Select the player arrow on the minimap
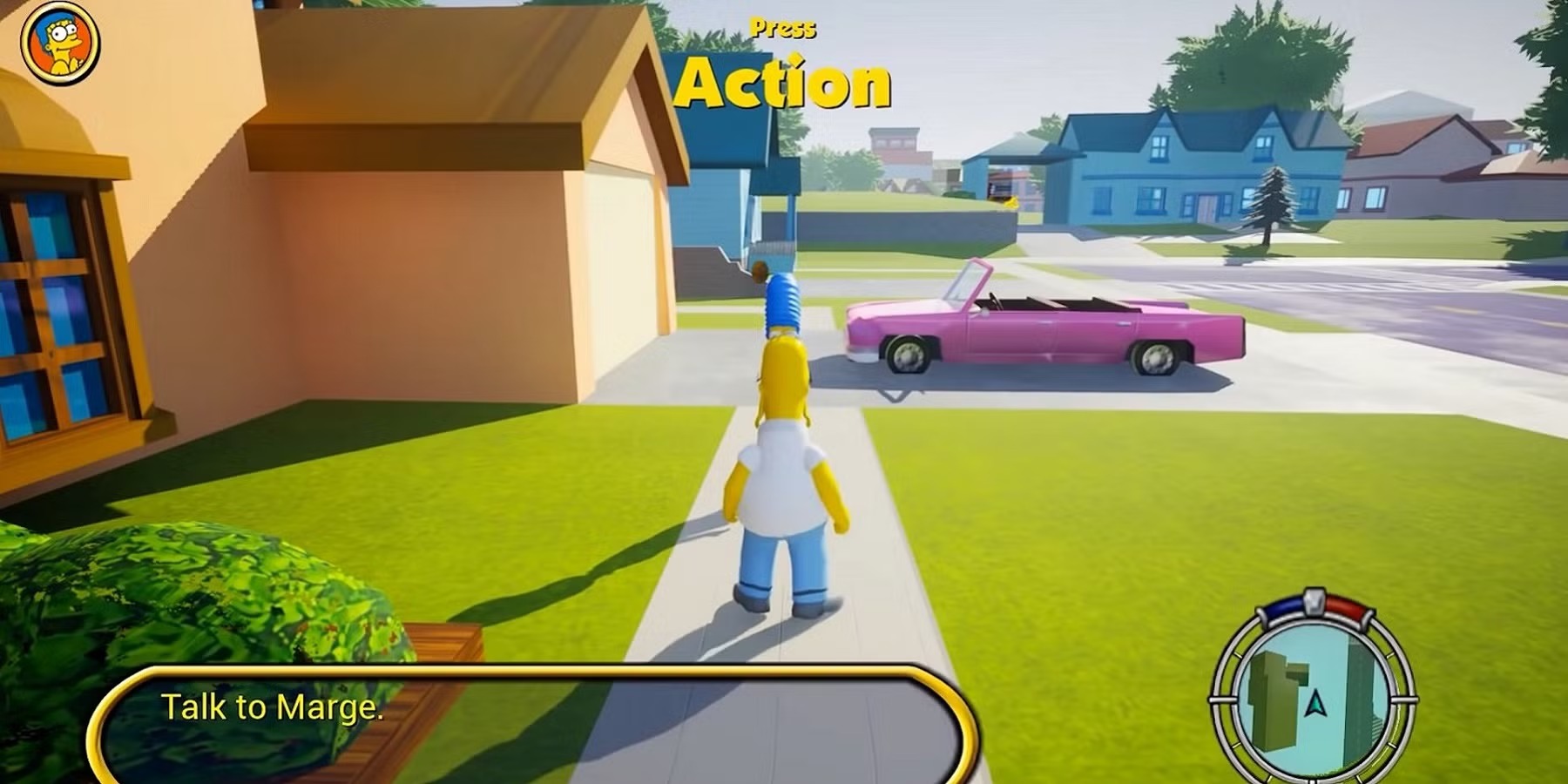Screen dimensions: 1568x784 pos(1316,704)
